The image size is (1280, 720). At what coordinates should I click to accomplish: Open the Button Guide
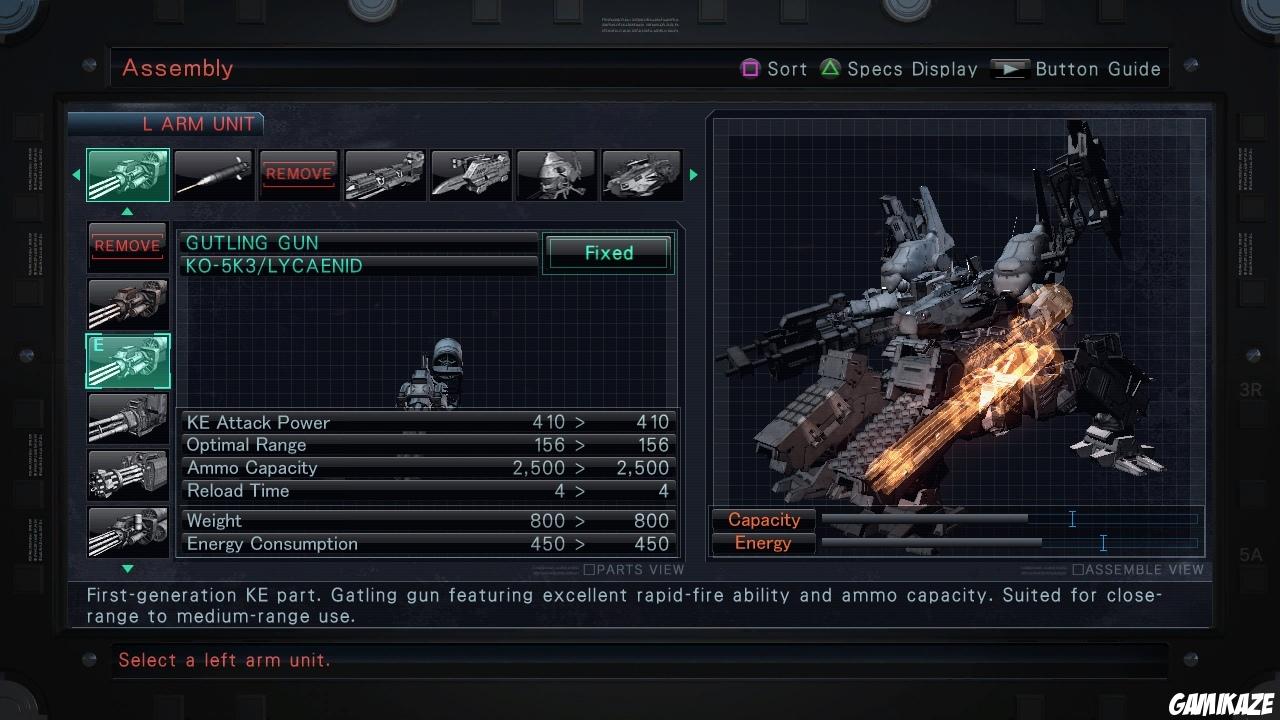coord(1011,68)
